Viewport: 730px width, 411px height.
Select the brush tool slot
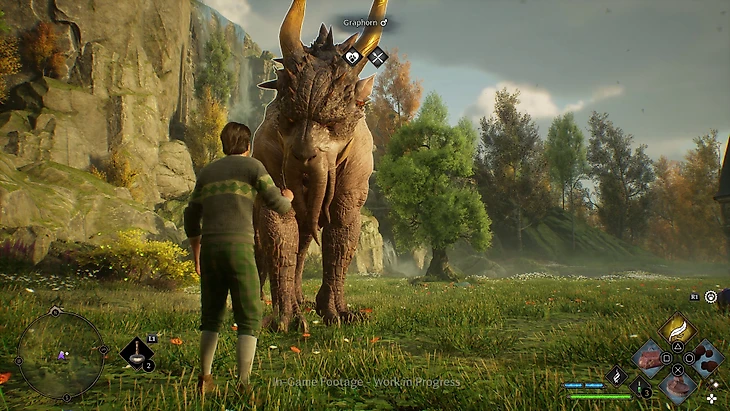tap(136, 352)
